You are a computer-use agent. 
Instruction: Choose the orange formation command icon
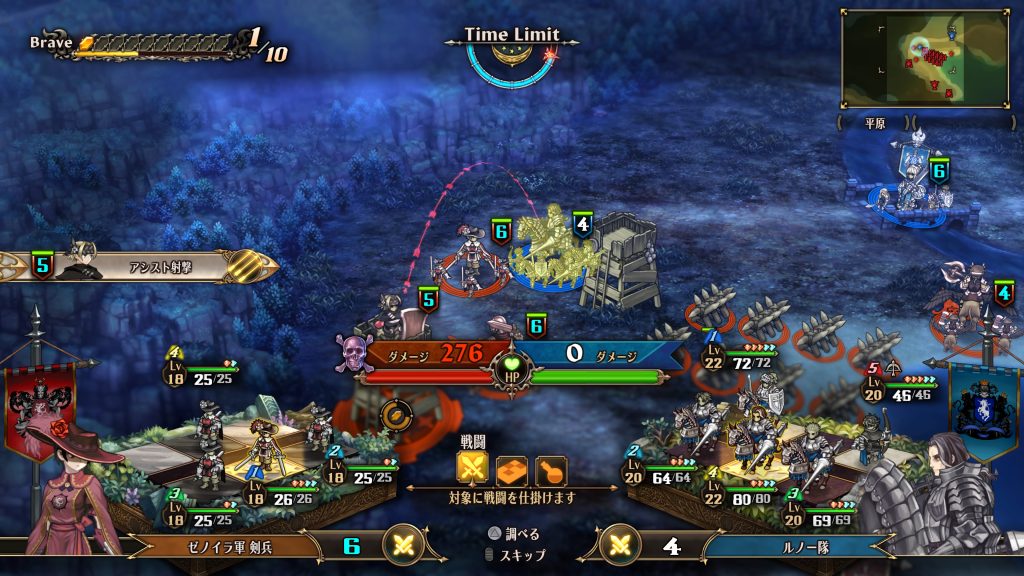point(512,470)
